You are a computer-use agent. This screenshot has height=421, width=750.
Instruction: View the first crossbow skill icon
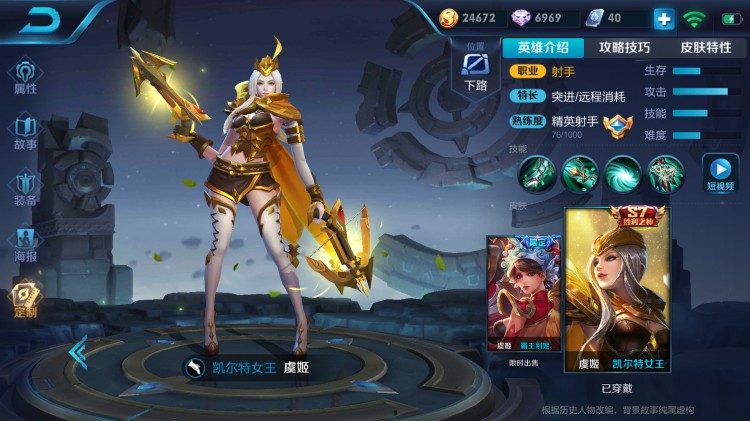[x=535, y=174]
